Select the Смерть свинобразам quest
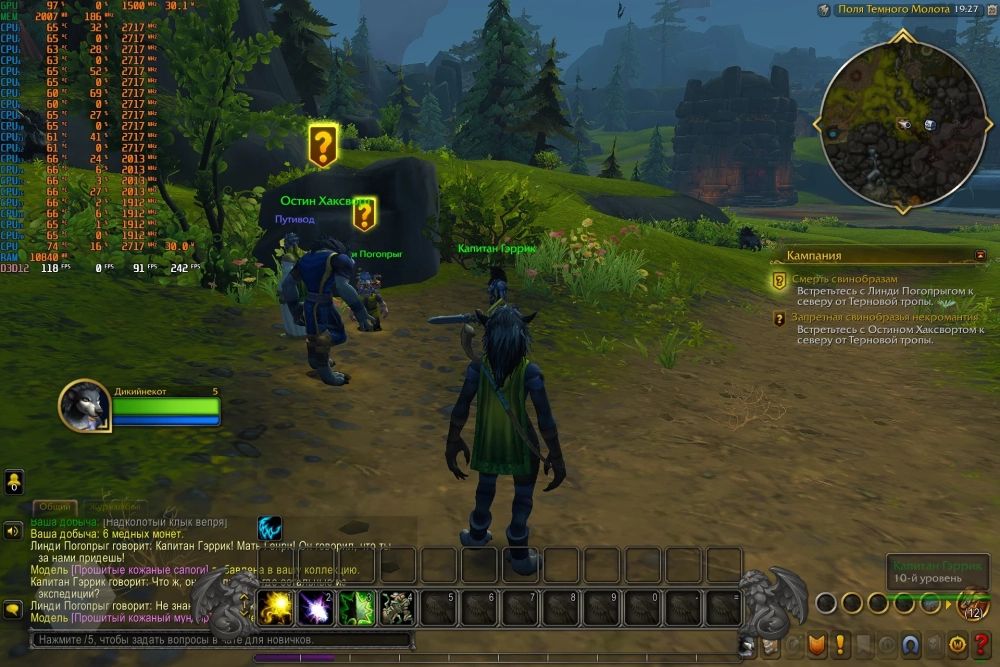The image size is (1000, 667). tap(844, 279)
